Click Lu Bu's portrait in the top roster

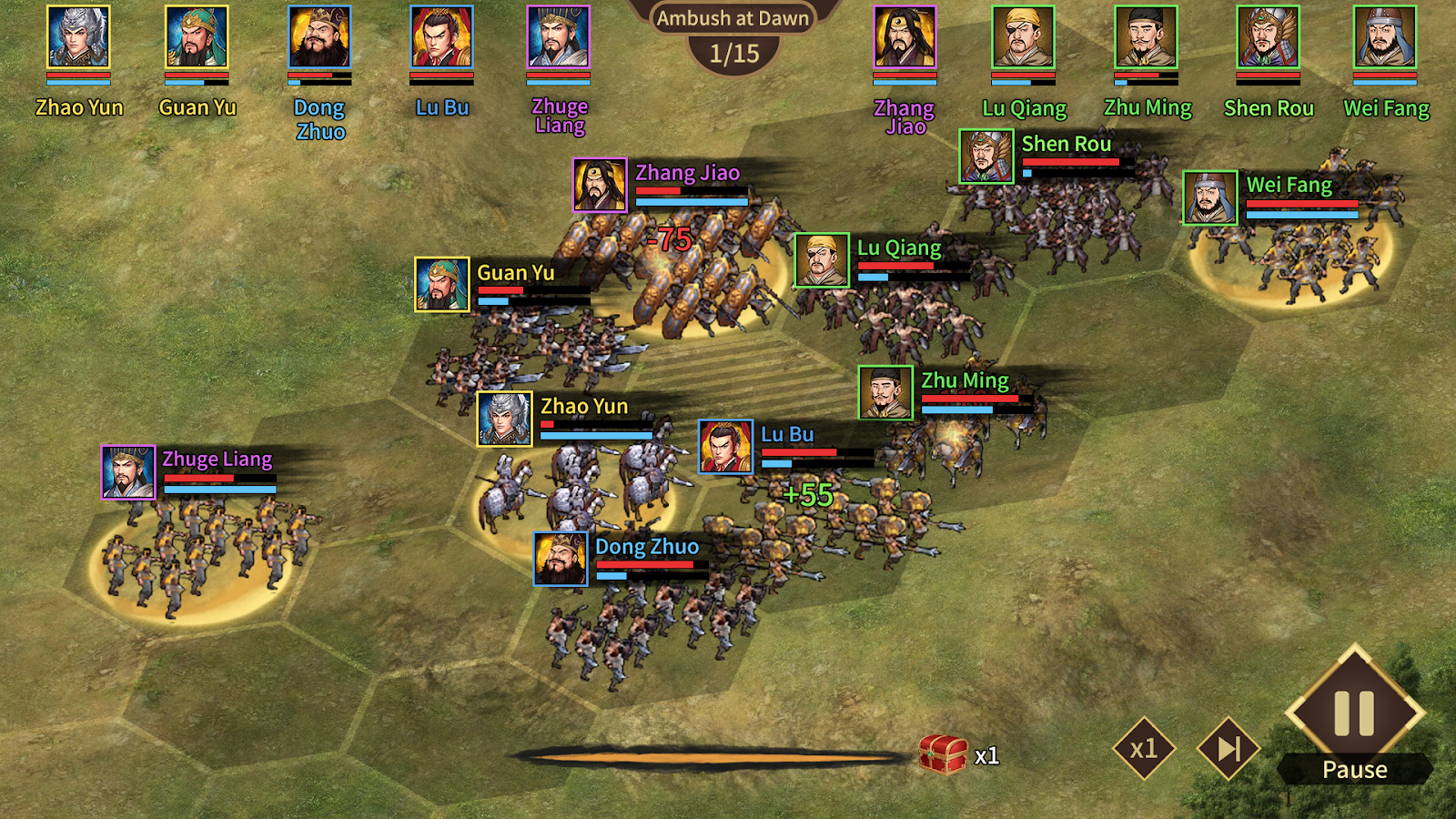pos(441,37)
